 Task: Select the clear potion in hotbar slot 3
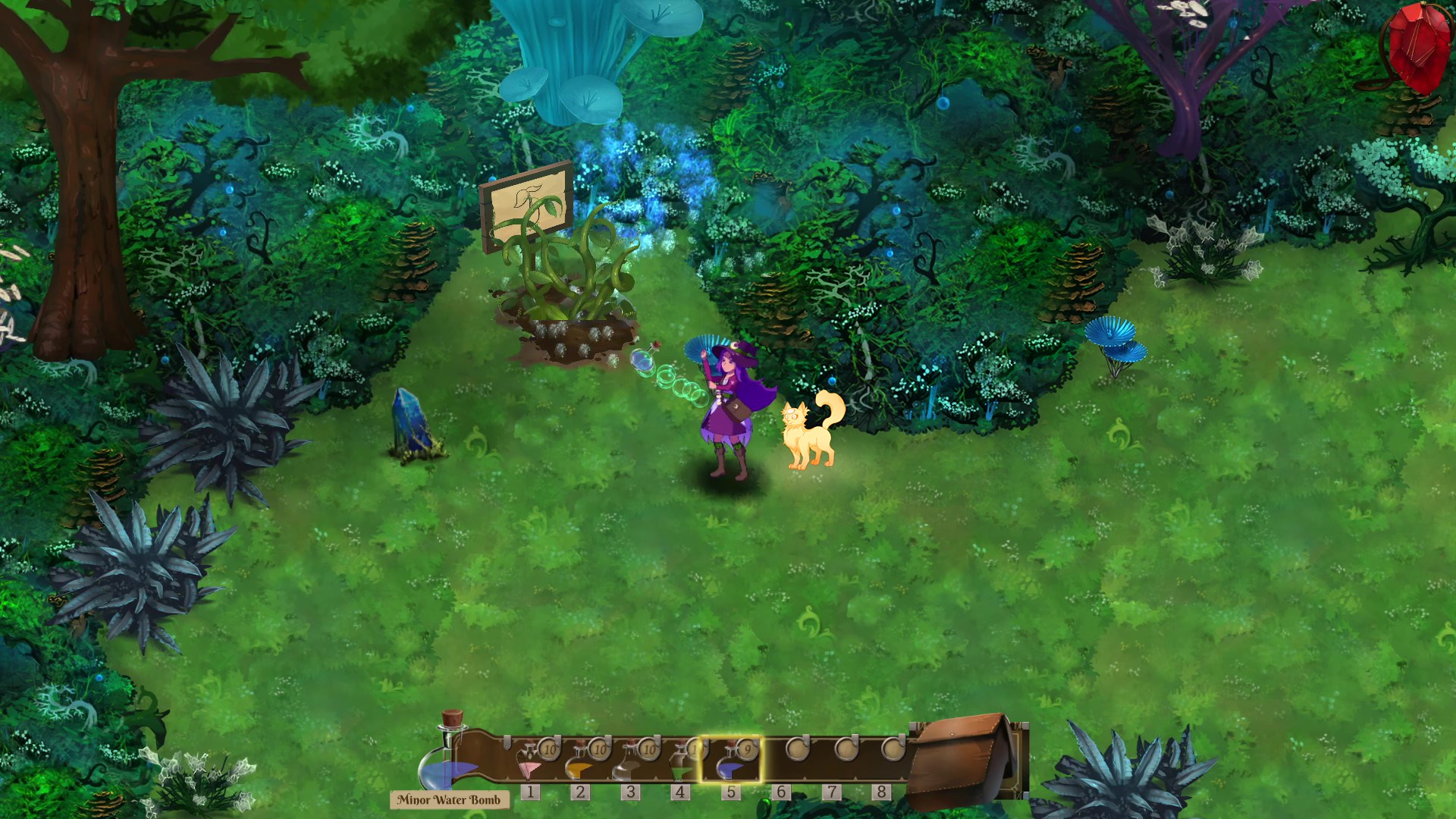tap(632, 764)
